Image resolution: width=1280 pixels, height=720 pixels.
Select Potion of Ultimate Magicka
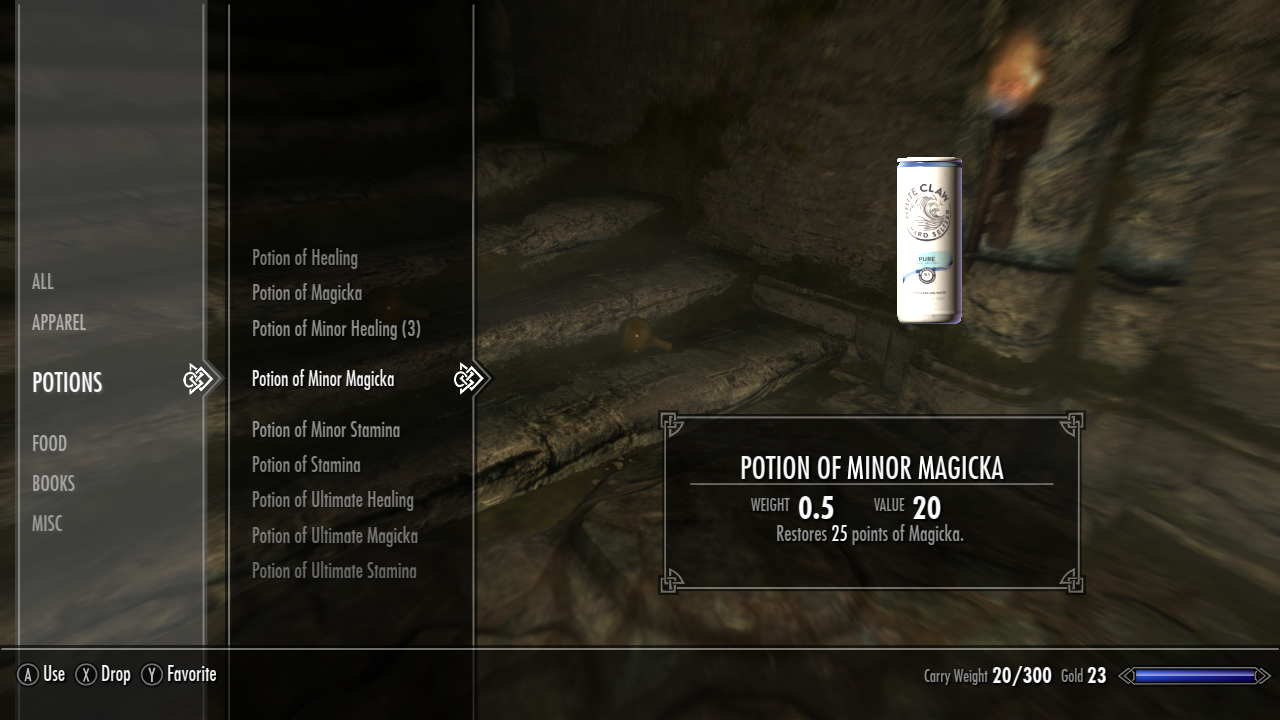click(335, 536)
